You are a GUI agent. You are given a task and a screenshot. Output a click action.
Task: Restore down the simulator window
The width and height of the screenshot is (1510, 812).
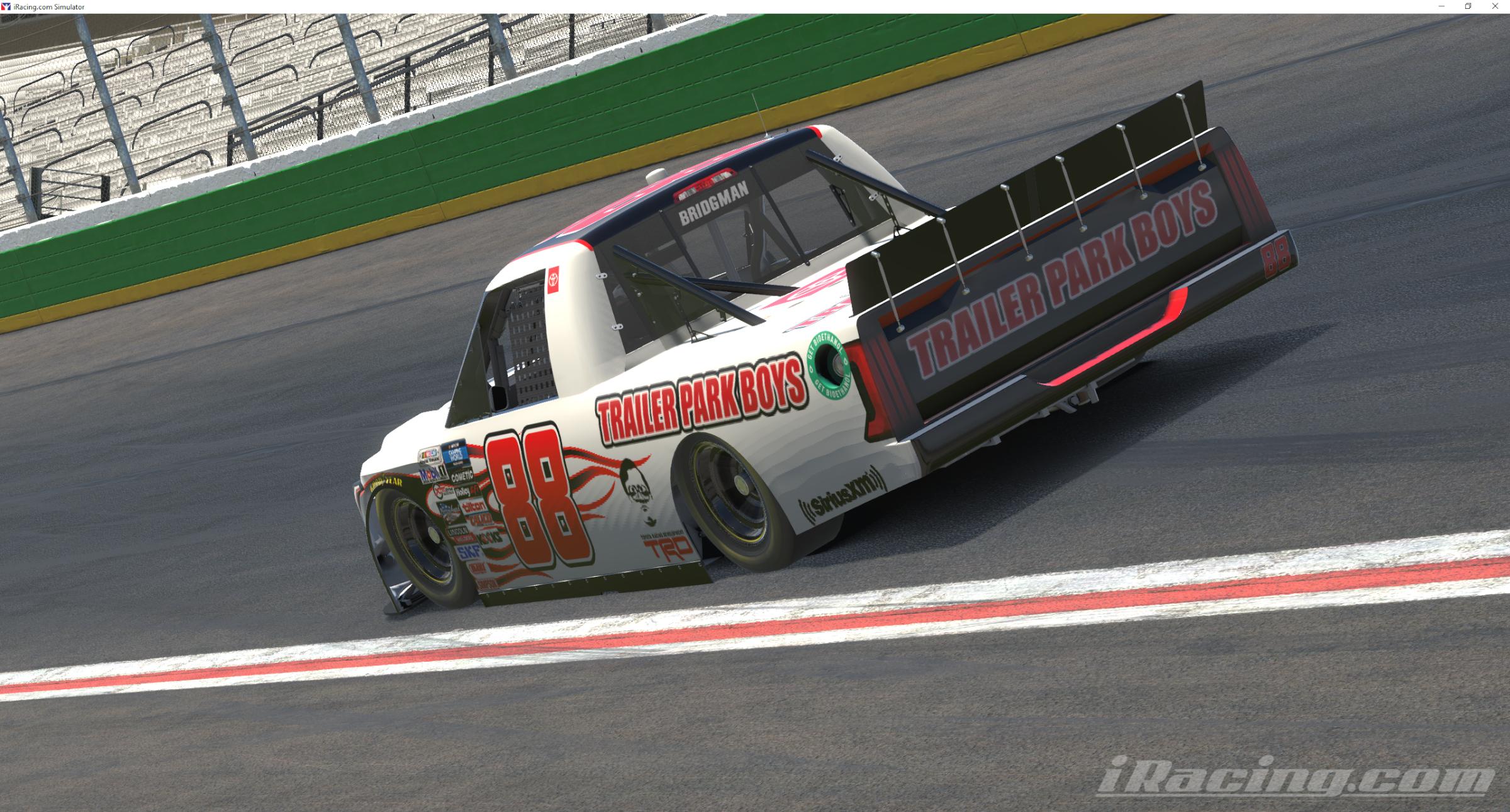(x=1468, y=6)
